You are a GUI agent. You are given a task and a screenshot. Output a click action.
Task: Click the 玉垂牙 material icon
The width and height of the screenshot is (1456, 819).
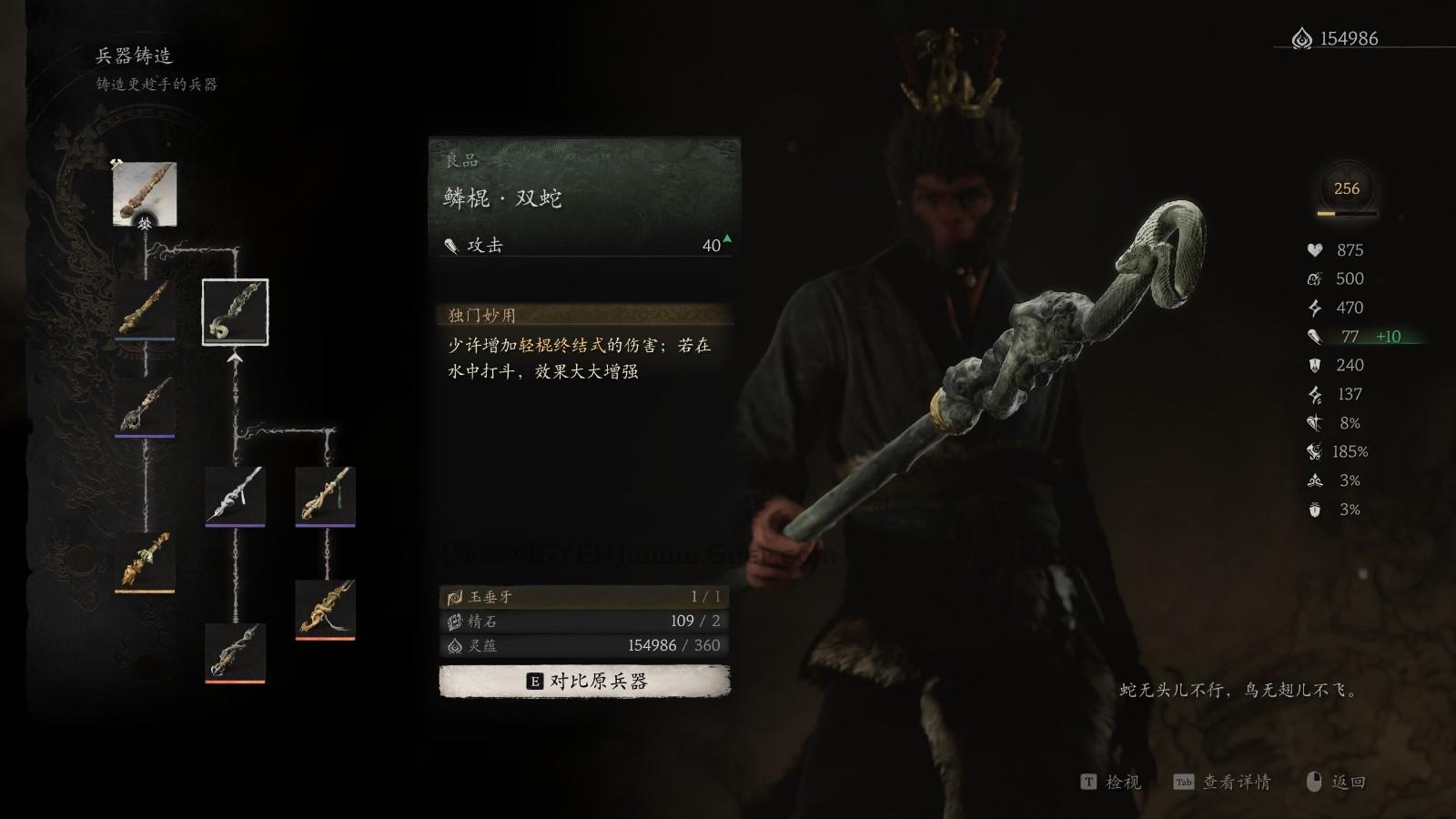[x=454, y=595]
